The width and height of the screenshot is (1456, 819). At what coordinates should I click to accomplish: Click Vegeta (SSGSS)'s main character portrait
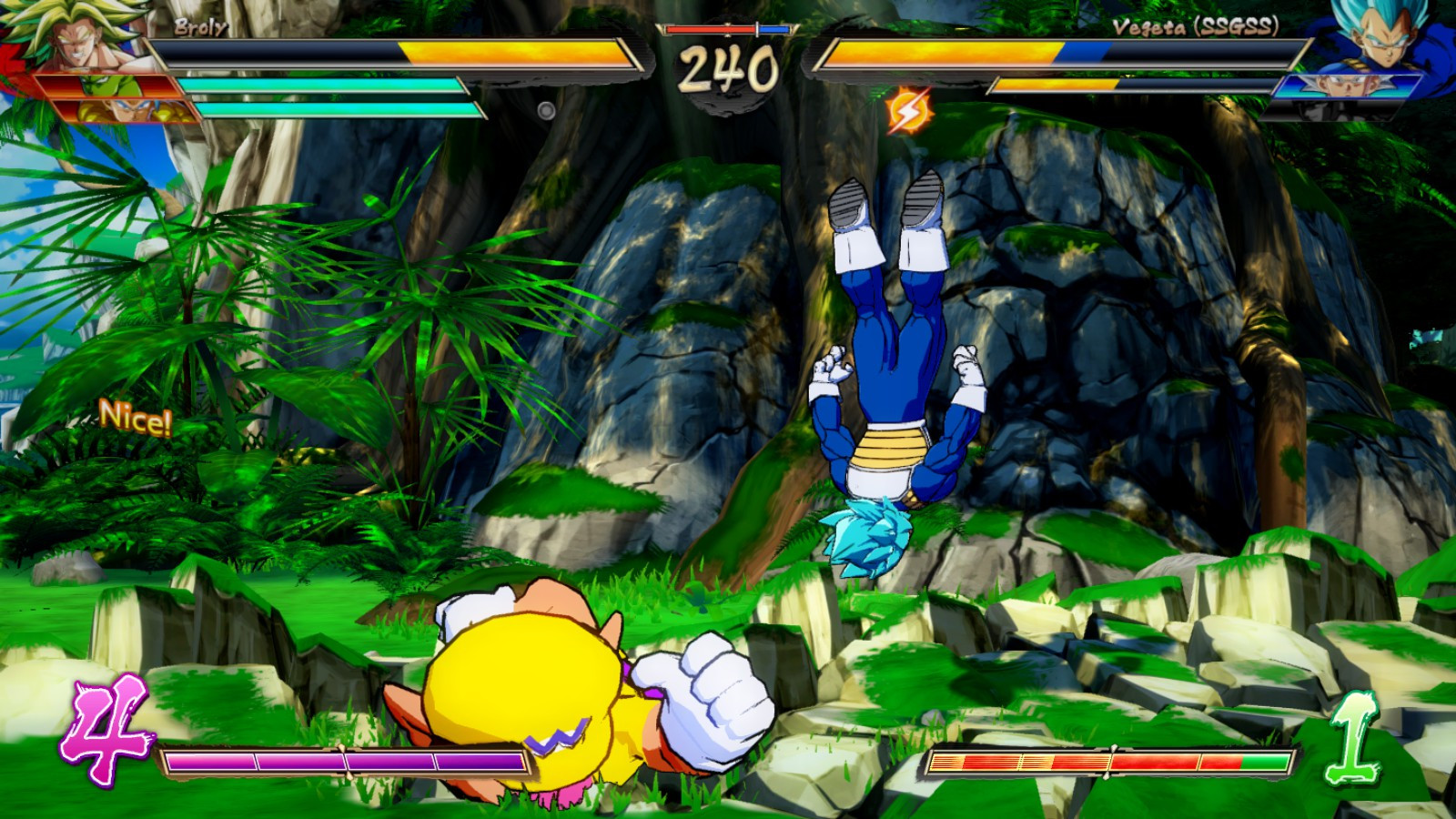[1382, 36]
